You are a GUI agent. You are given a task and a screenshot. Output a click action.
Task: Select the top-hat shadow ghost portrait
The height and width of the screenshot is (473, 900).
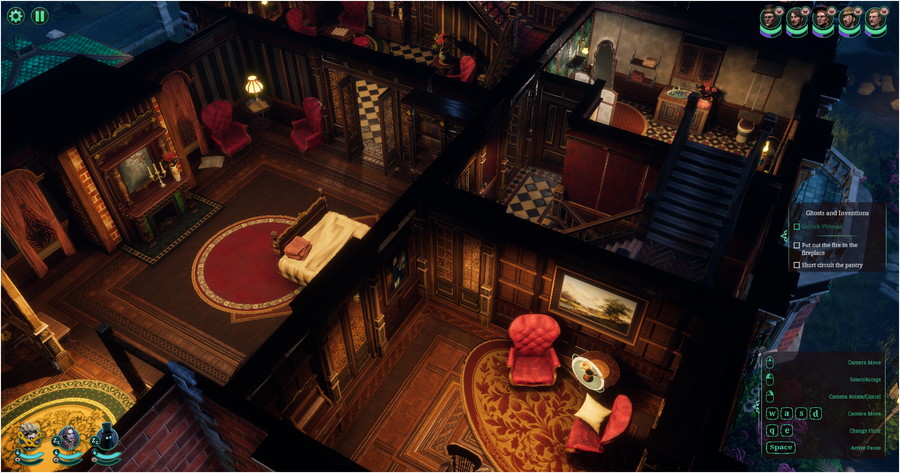[x=107, y=438]
